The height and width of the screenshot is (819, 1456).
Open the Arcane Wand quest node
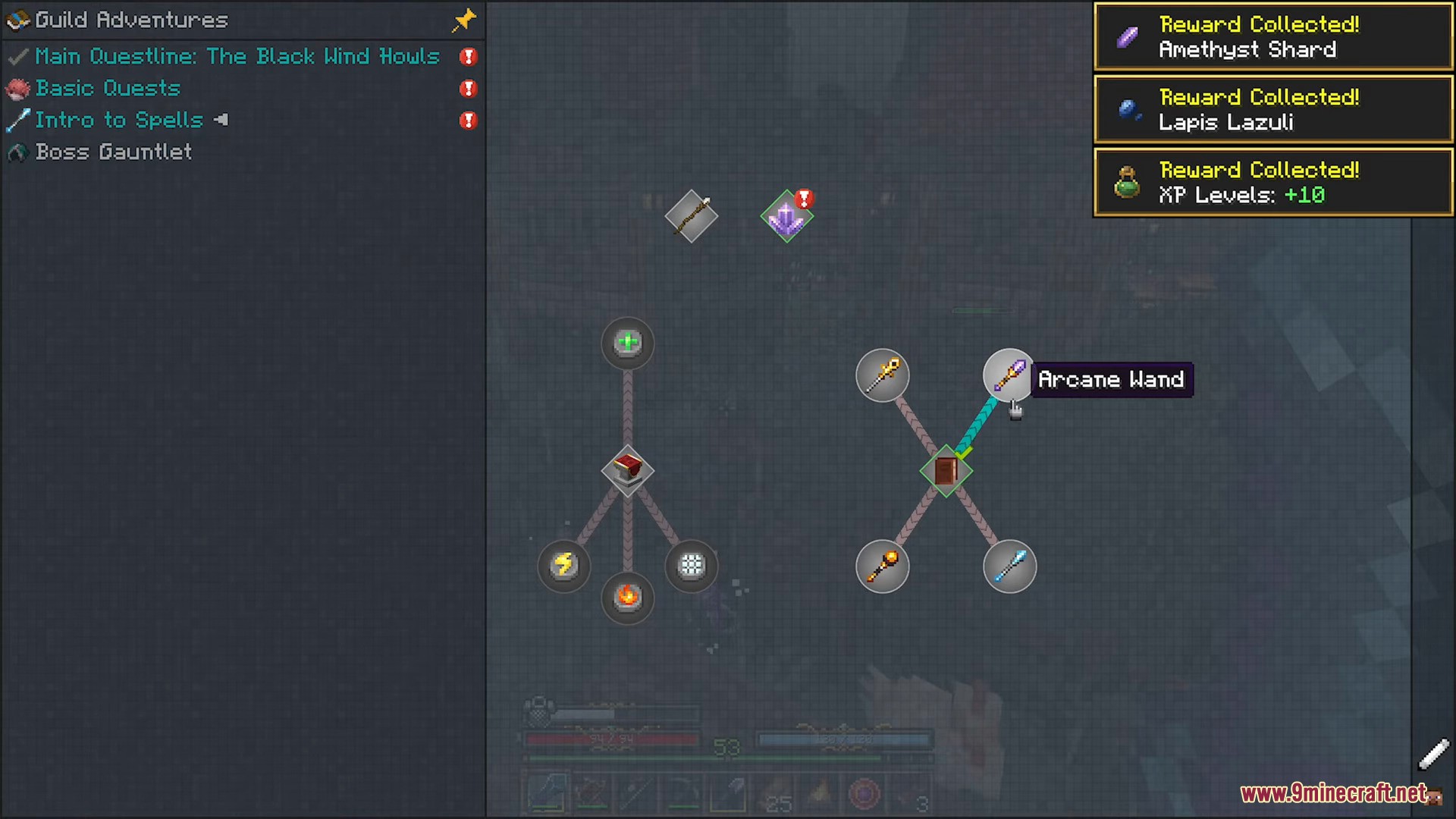[x=1009, y=375]
